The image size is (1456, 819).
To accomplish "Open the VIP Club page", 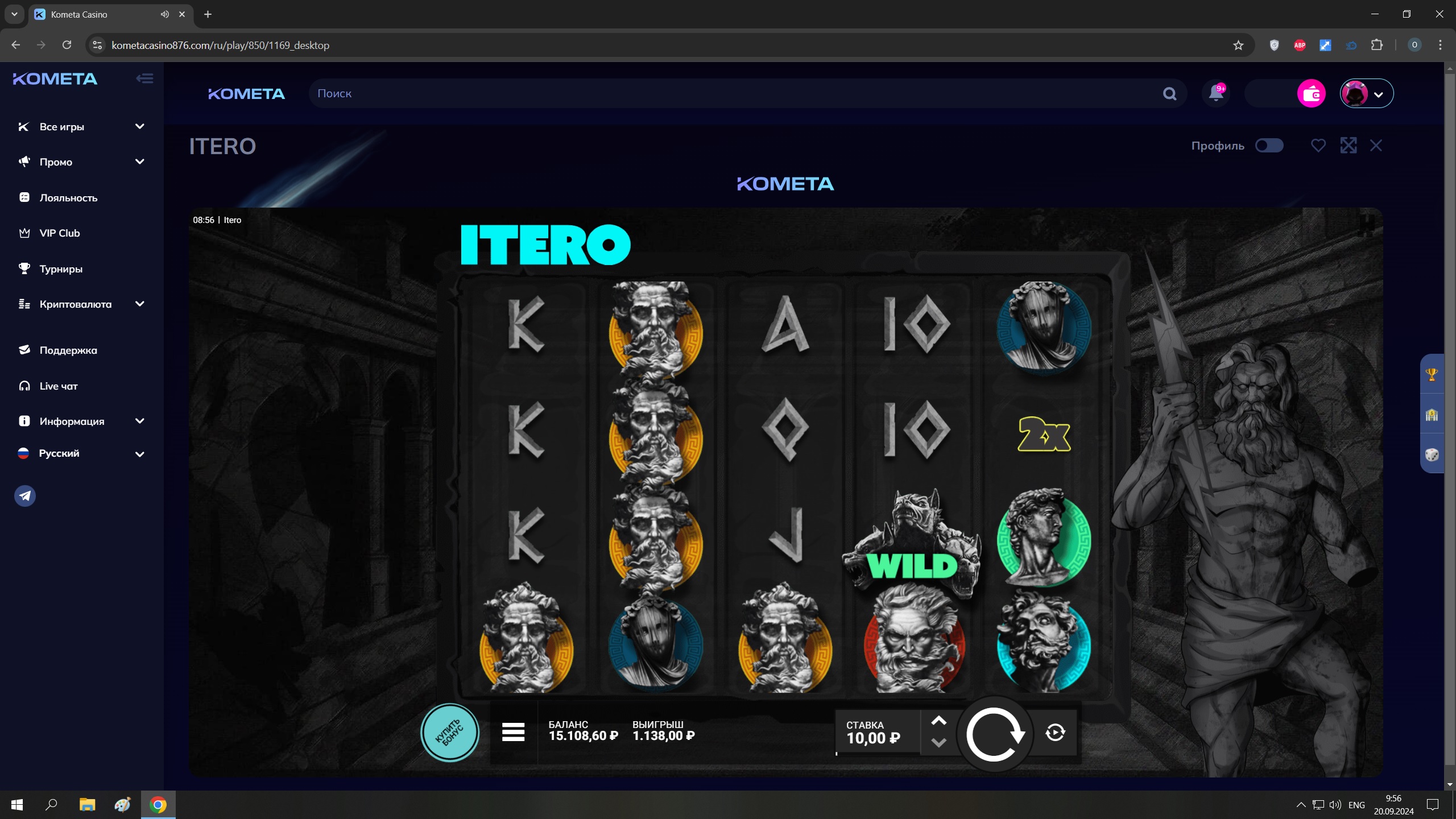I will (x=60, y=233).
